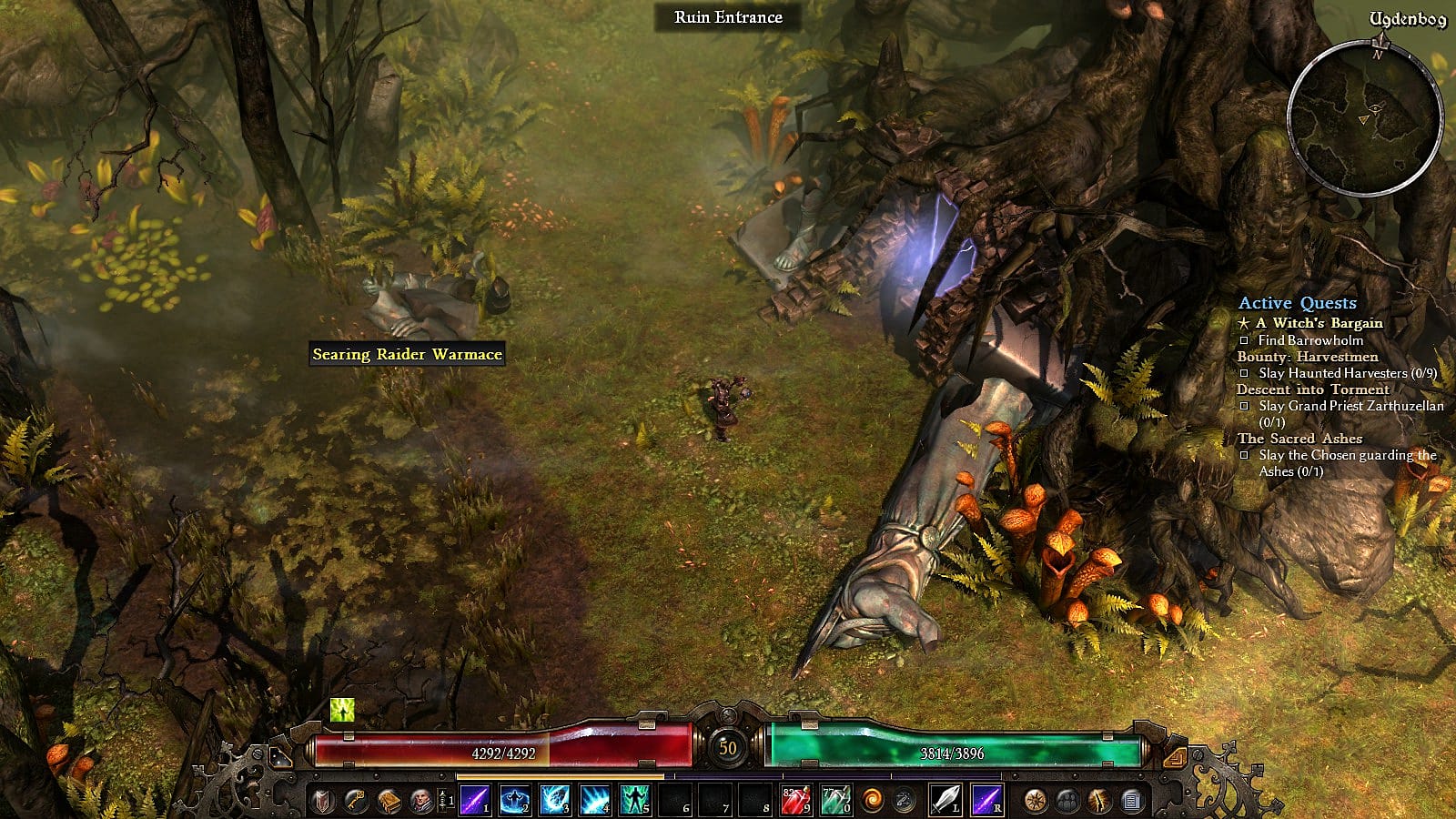Open the character sheet shield icon
1456x819 pixels.
point(323,801)
